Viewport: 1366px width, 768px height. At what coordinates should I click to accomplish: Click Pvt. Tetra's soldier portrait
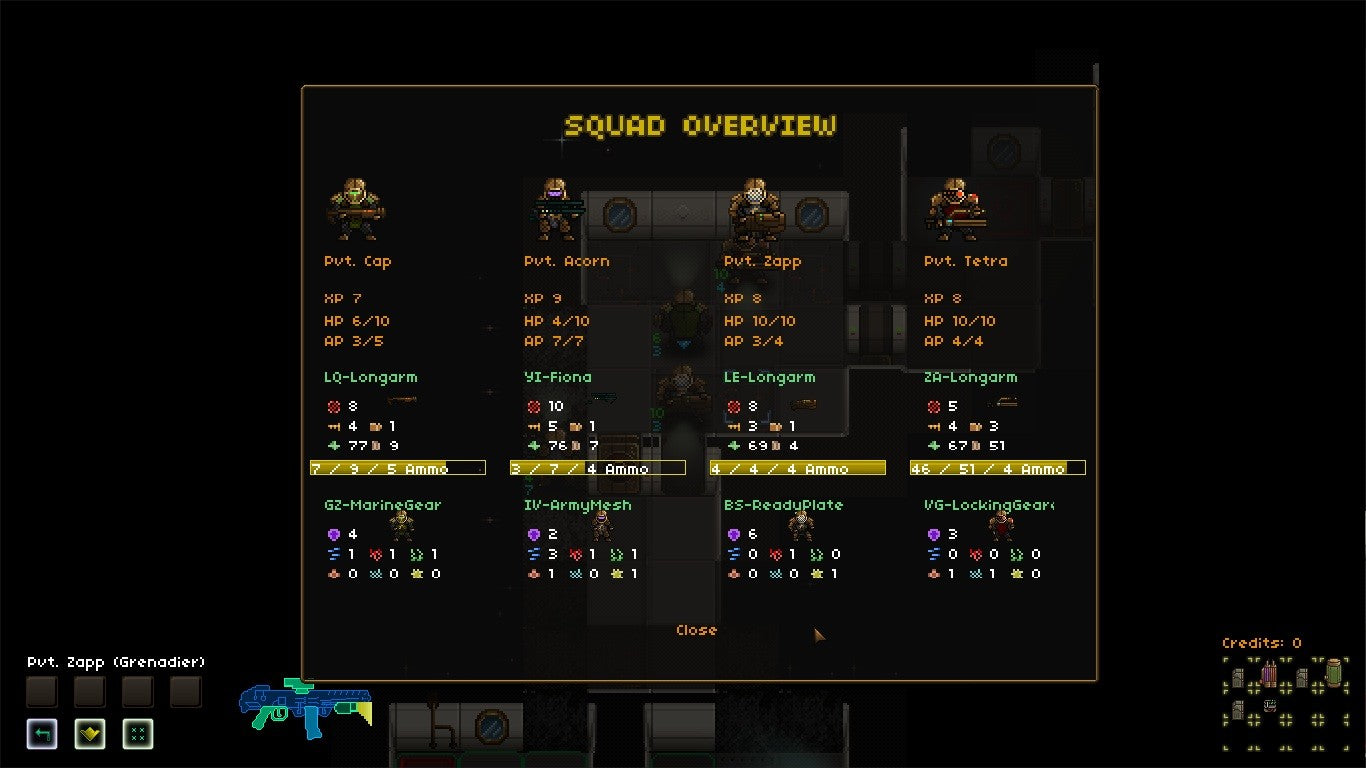tap(955, 207)
